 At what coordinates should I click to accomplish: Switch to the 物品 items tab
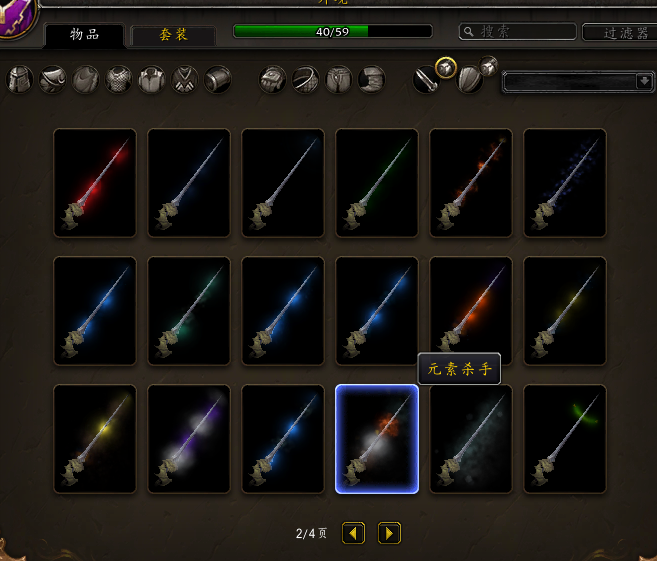84,35
